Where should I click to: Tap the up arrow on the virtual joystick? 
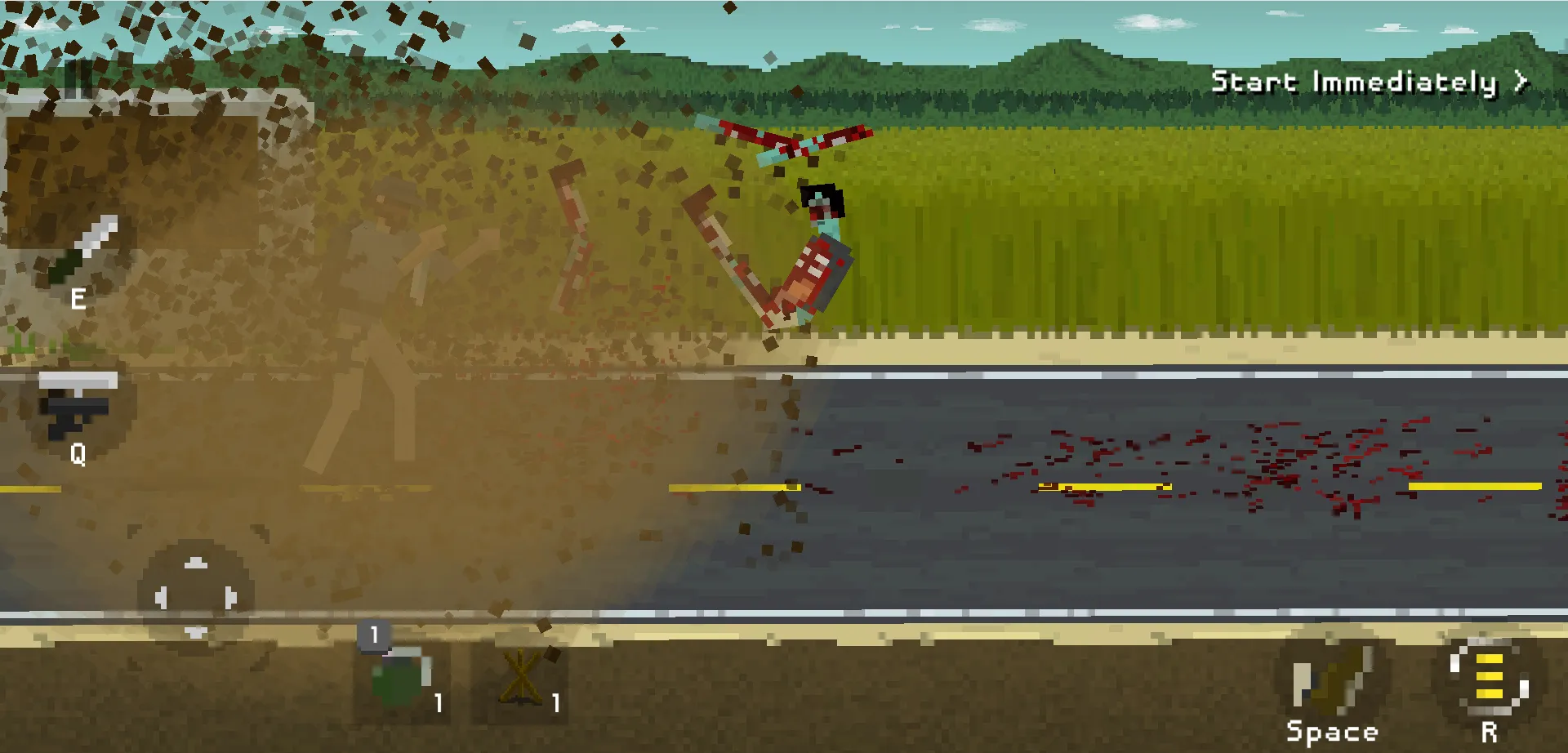194,562
